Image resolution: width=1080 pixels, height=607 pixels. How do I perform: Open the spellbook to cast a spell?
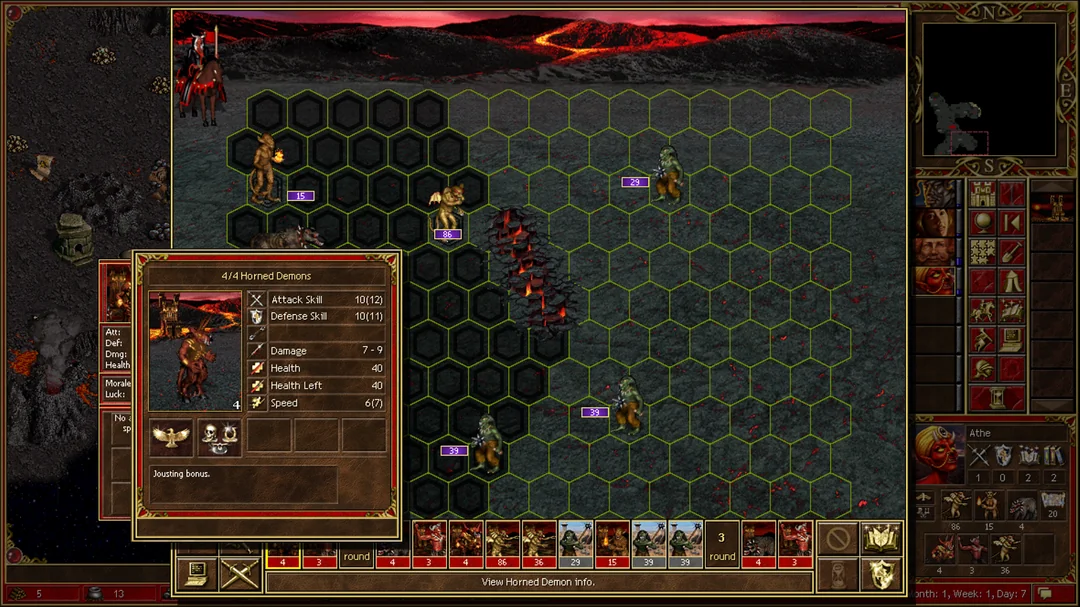click(x=881, y=539)
